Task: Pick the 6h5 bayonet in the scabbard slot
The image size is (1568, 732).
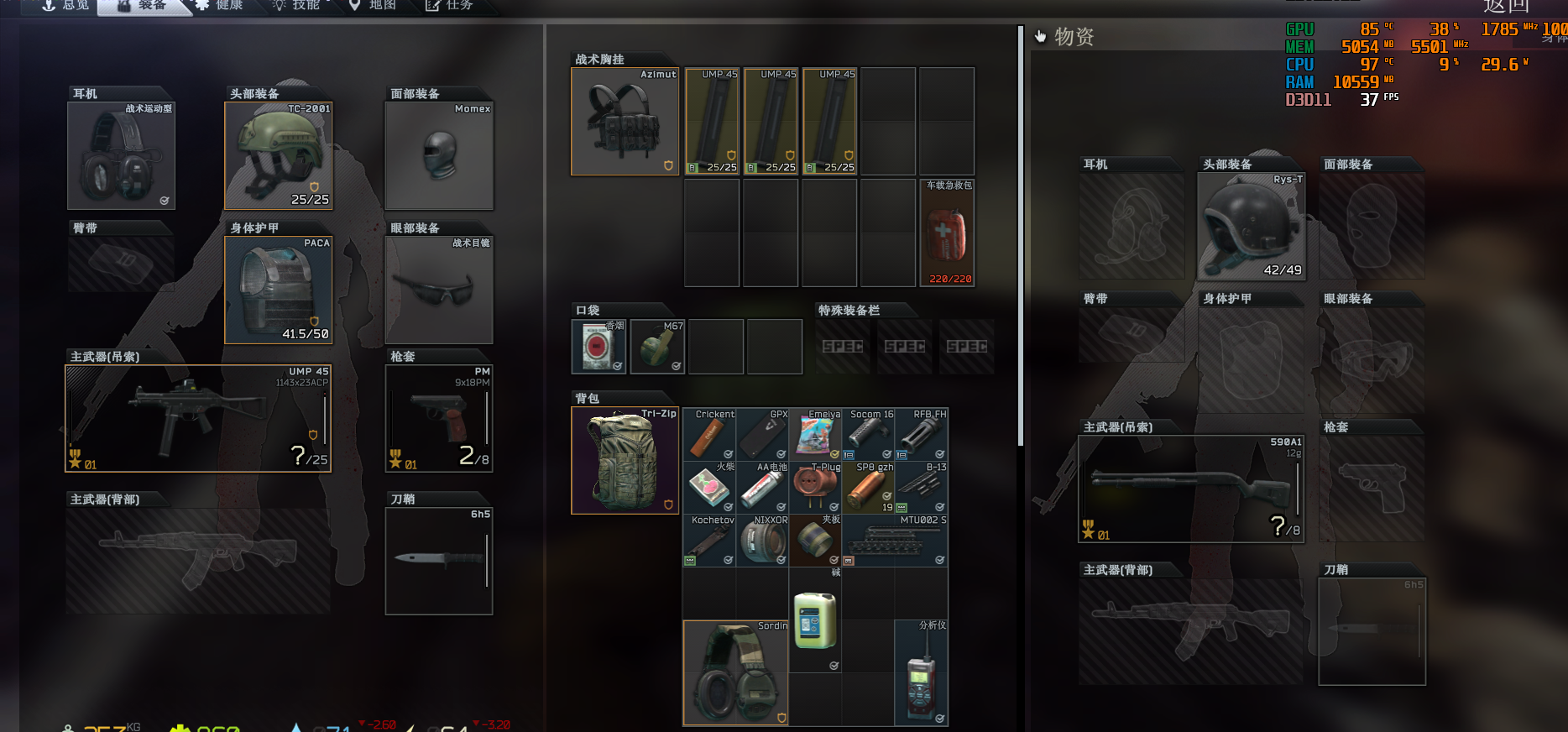Action: (439, 561)
